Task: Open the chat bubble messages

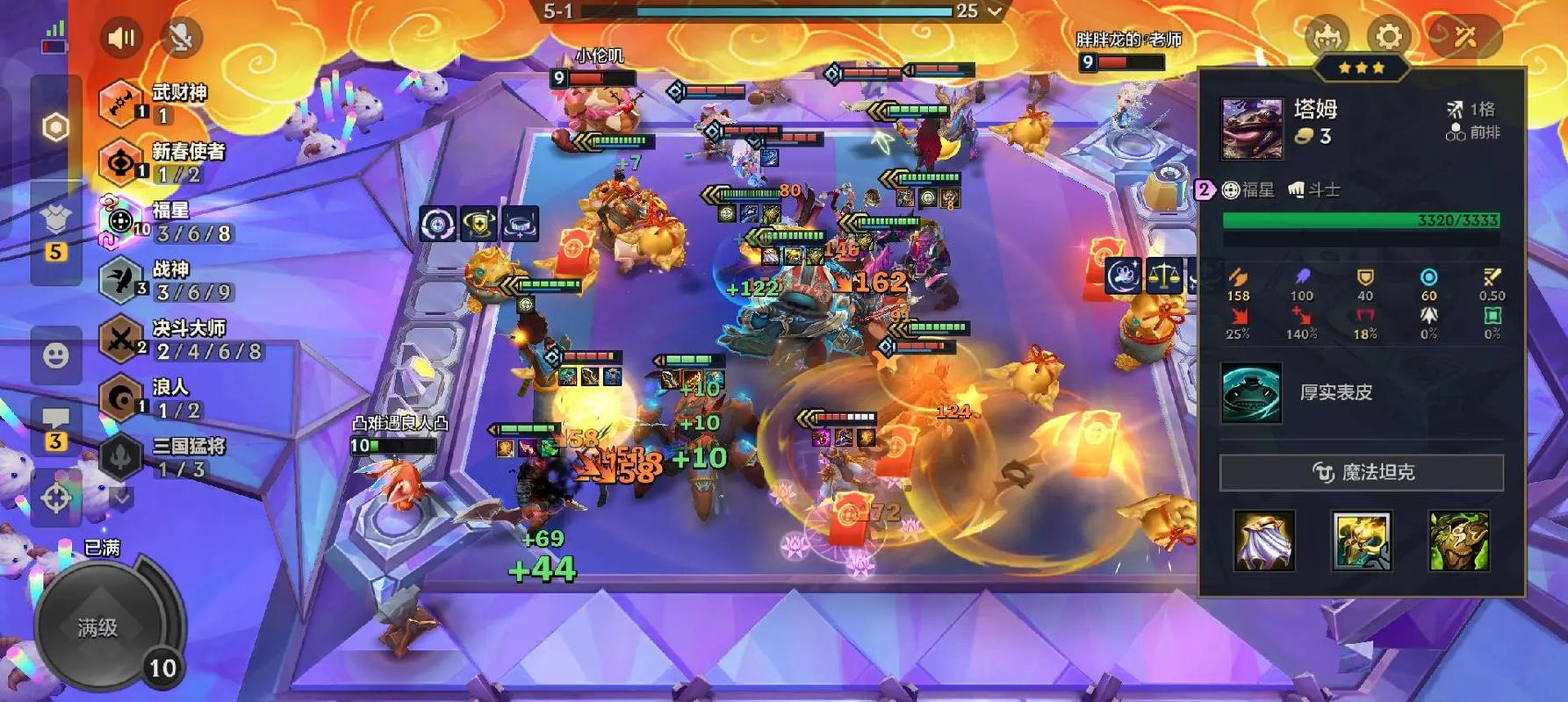Action: 56,426
